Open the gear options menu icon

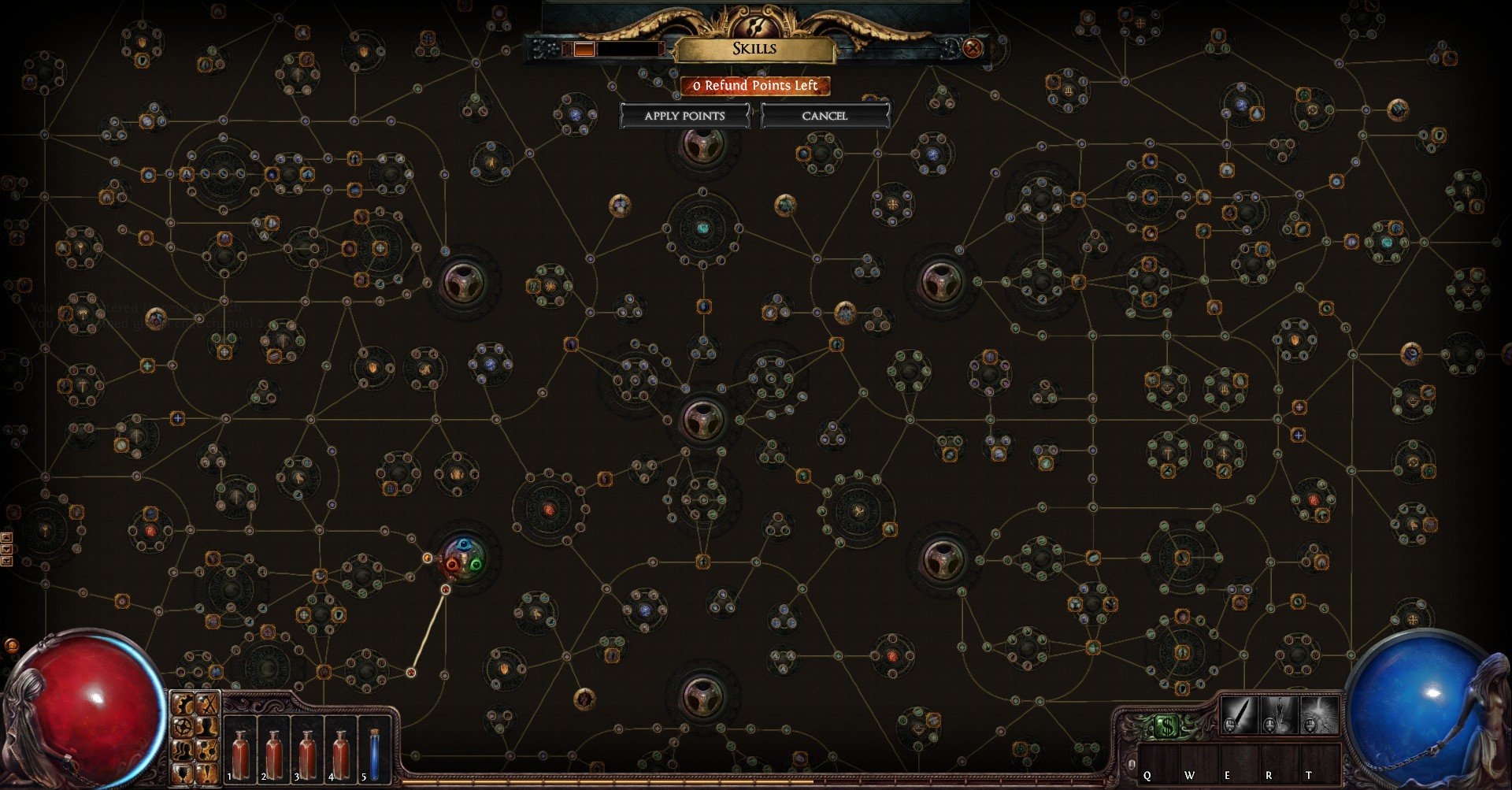point(184,703)
